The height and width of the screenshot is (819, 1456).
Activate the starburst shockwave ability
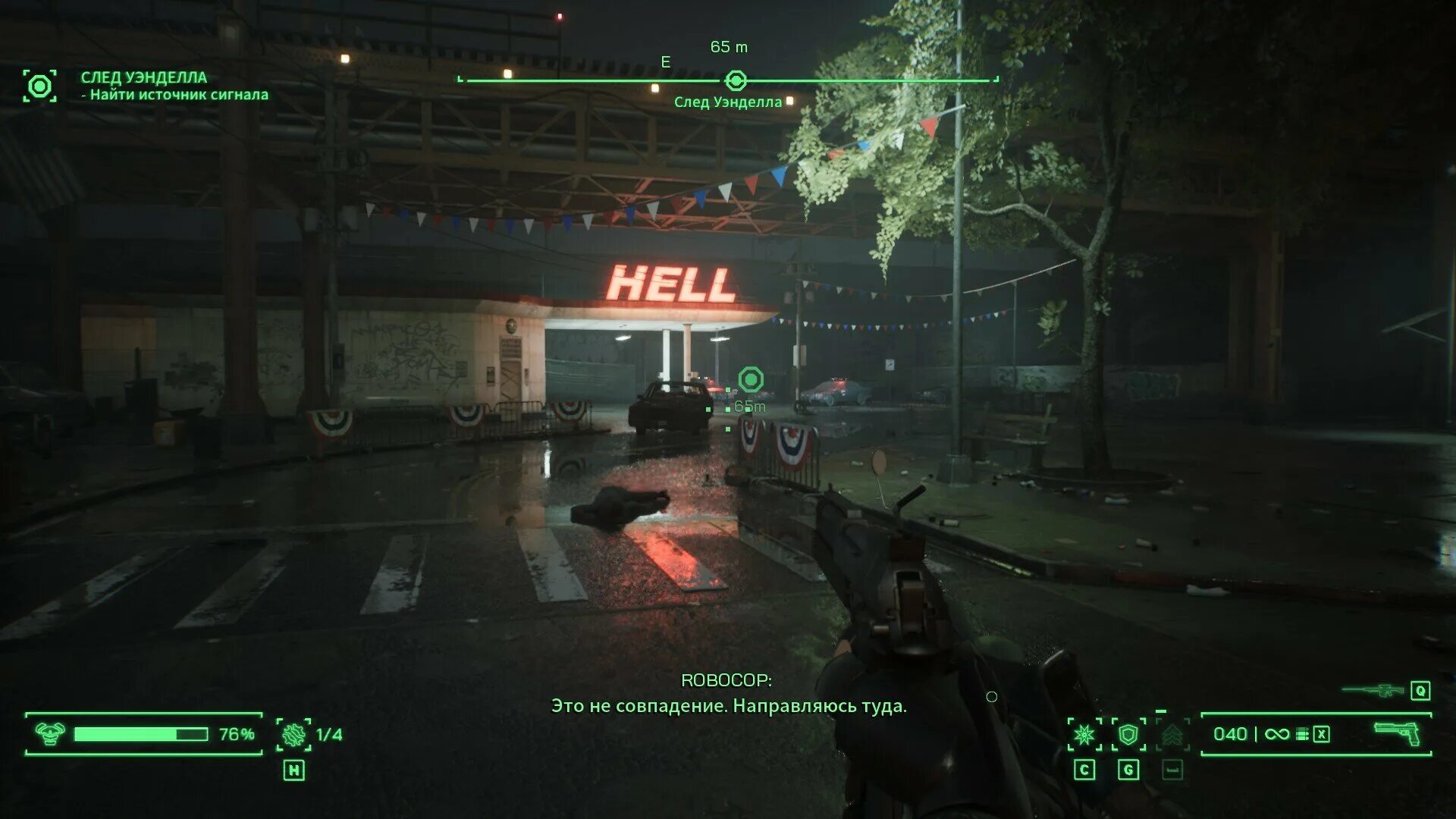pyautogui.click(x=1084, y=734)
